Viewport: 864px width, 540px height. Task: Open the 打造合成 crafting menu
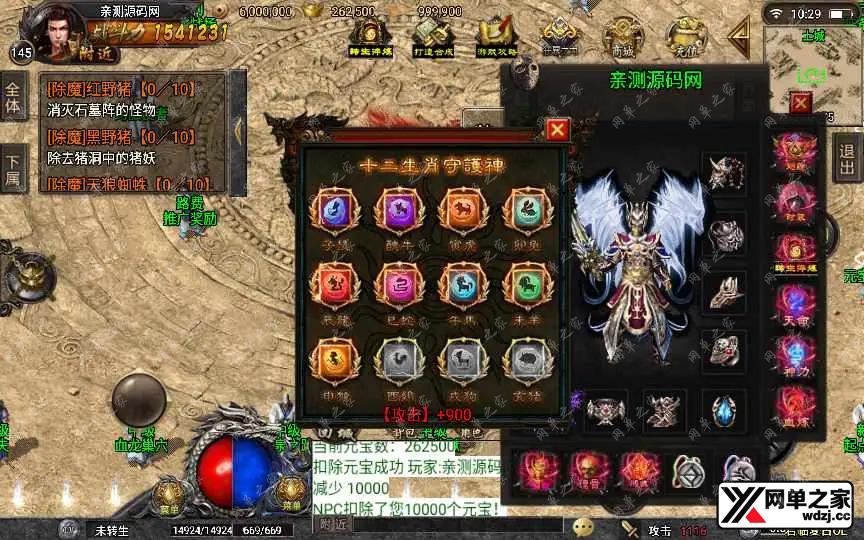433,38
